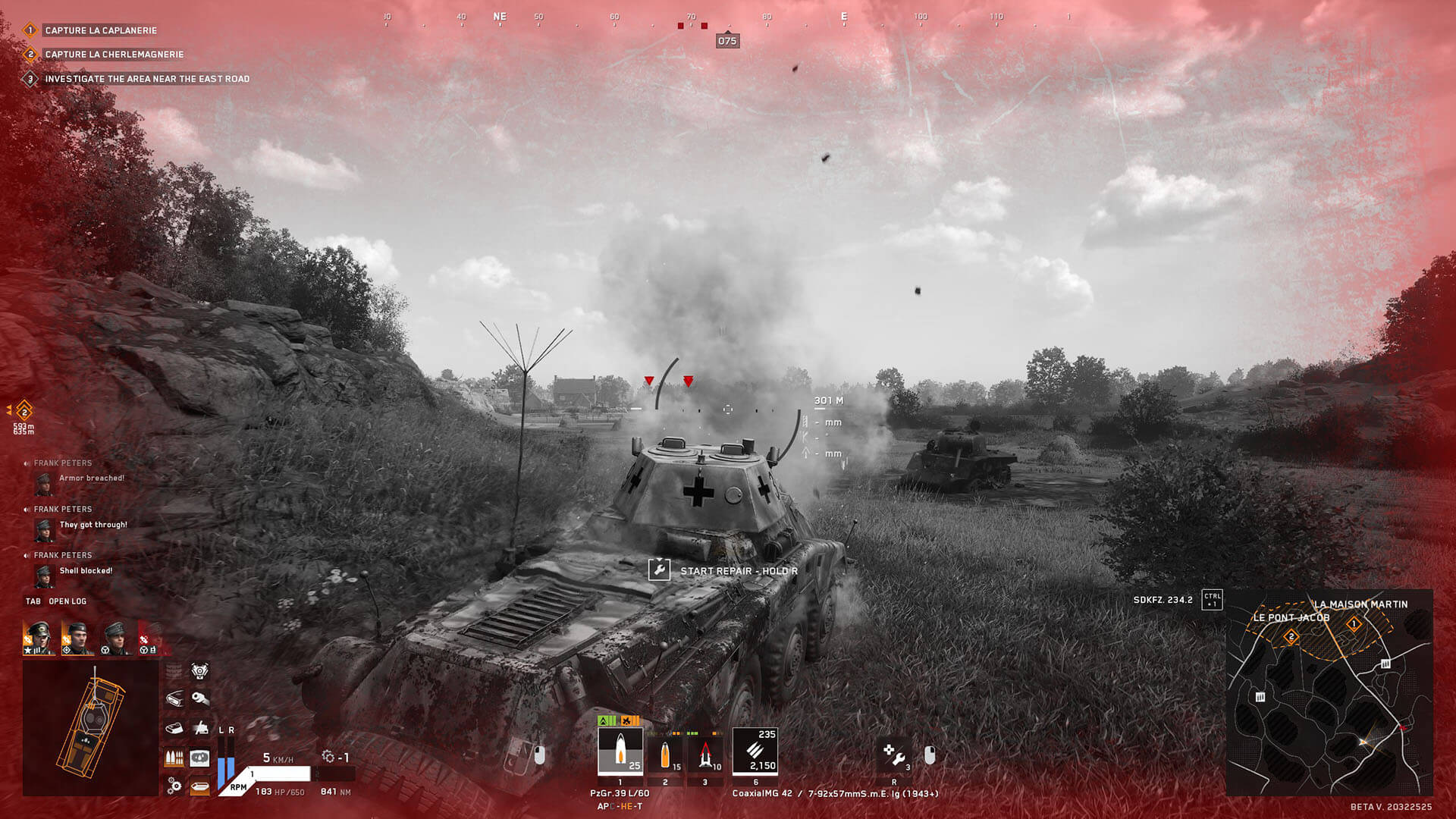Select the red injured crew member portrait
Image resolution: width=1456 pixels, height=819 pixels.
(x=151, y=638)
